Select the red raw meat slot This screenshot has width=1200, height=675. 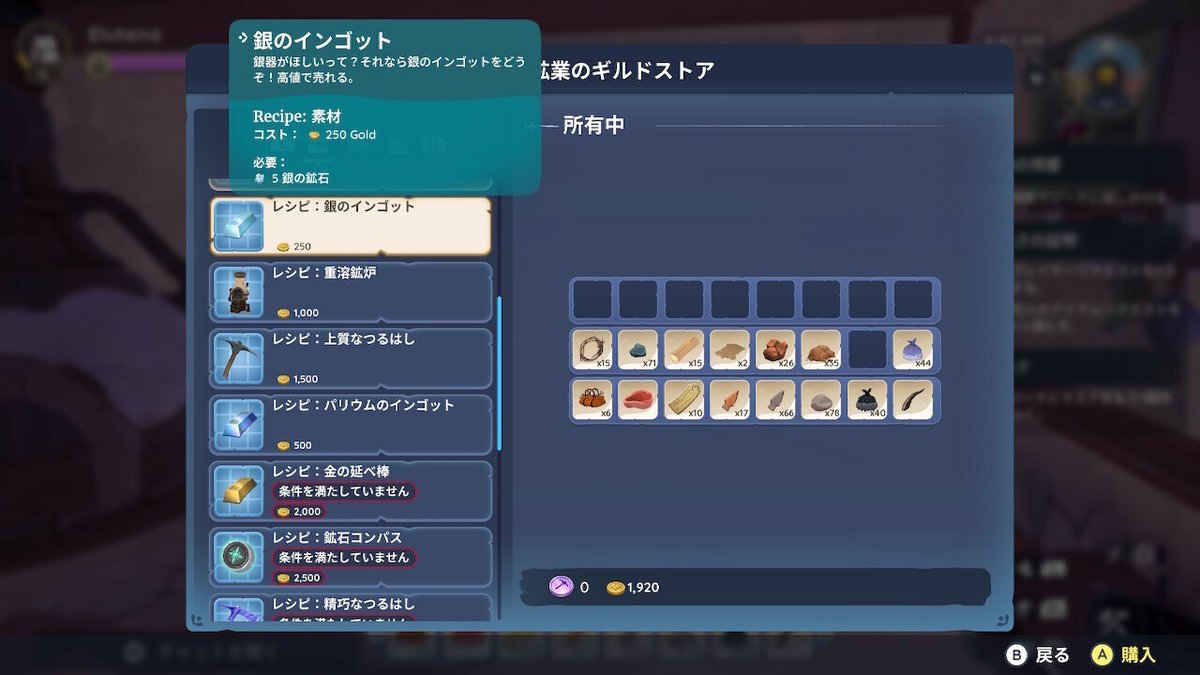tap(638, 400)
